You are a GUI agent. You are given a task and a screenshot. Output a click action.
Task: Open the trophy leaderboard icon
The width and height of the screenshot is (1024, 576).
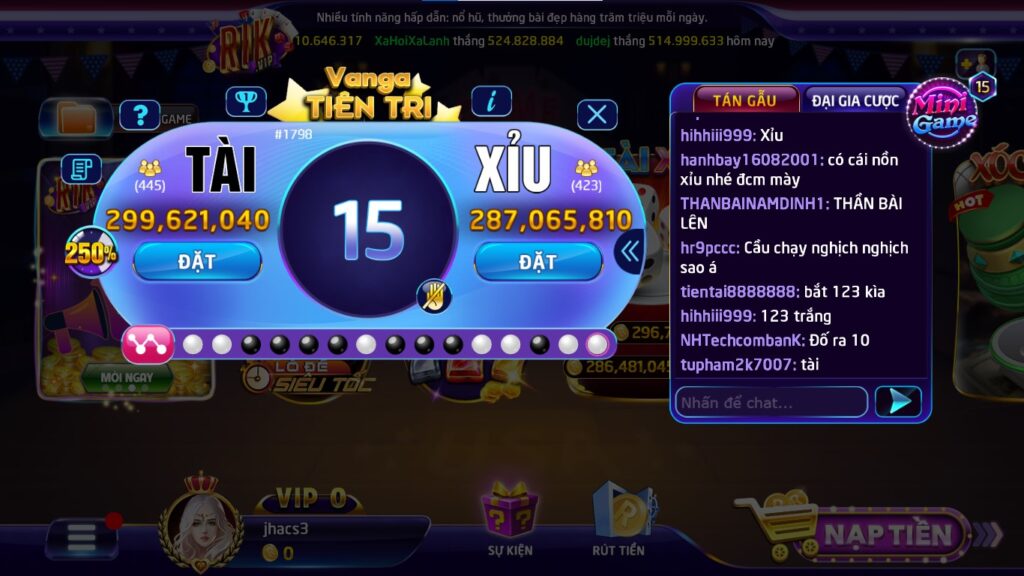click(245, 101)
